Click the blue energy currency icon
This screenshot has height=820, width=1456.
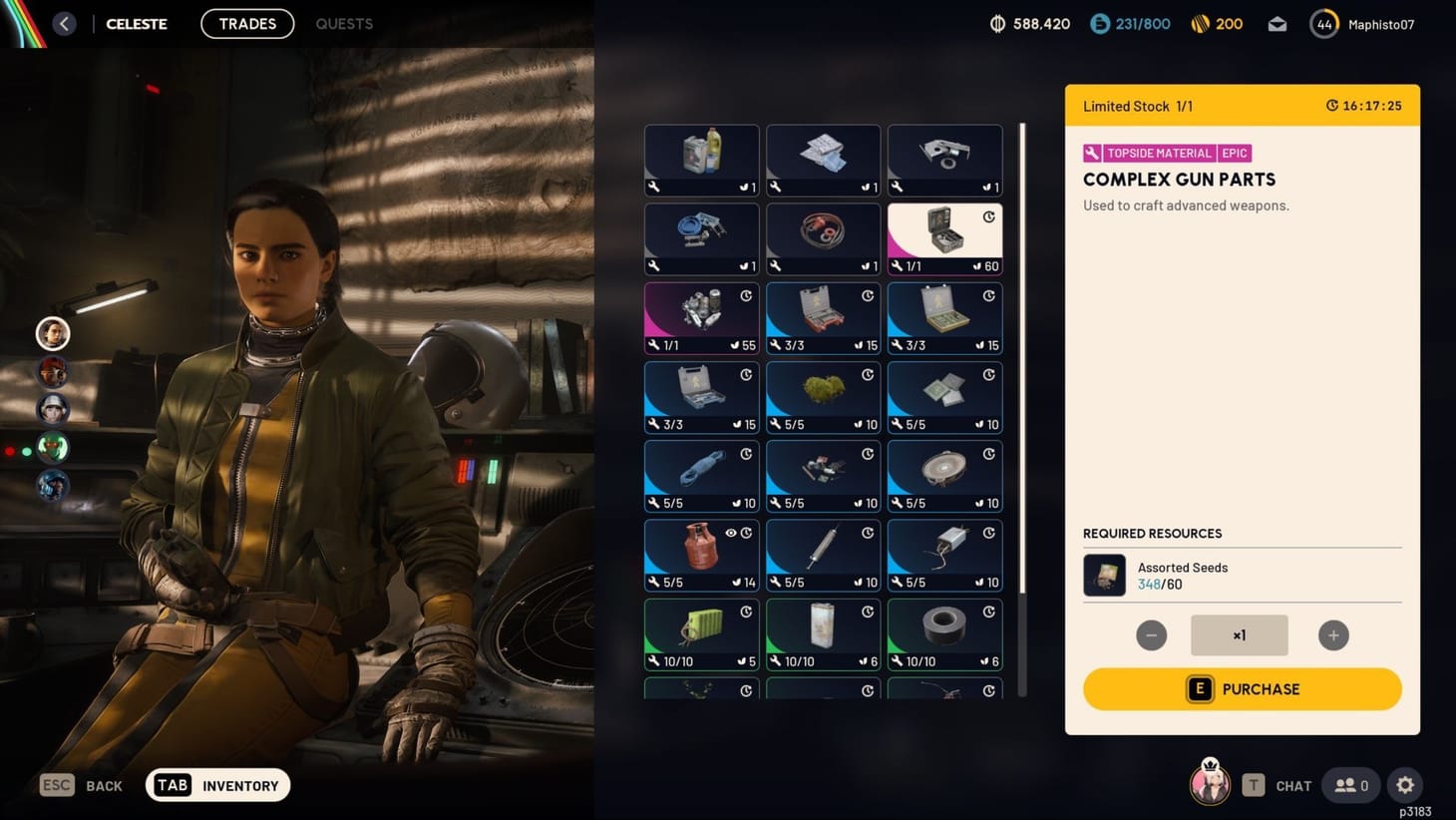(x=1102, y=23)
